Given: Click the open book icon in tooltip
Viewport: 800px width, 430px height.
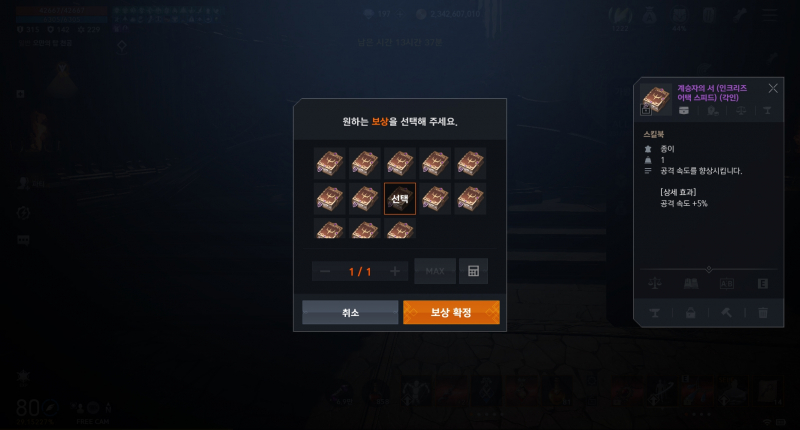Looking at the screenshot, I should (x=690, y=284).
